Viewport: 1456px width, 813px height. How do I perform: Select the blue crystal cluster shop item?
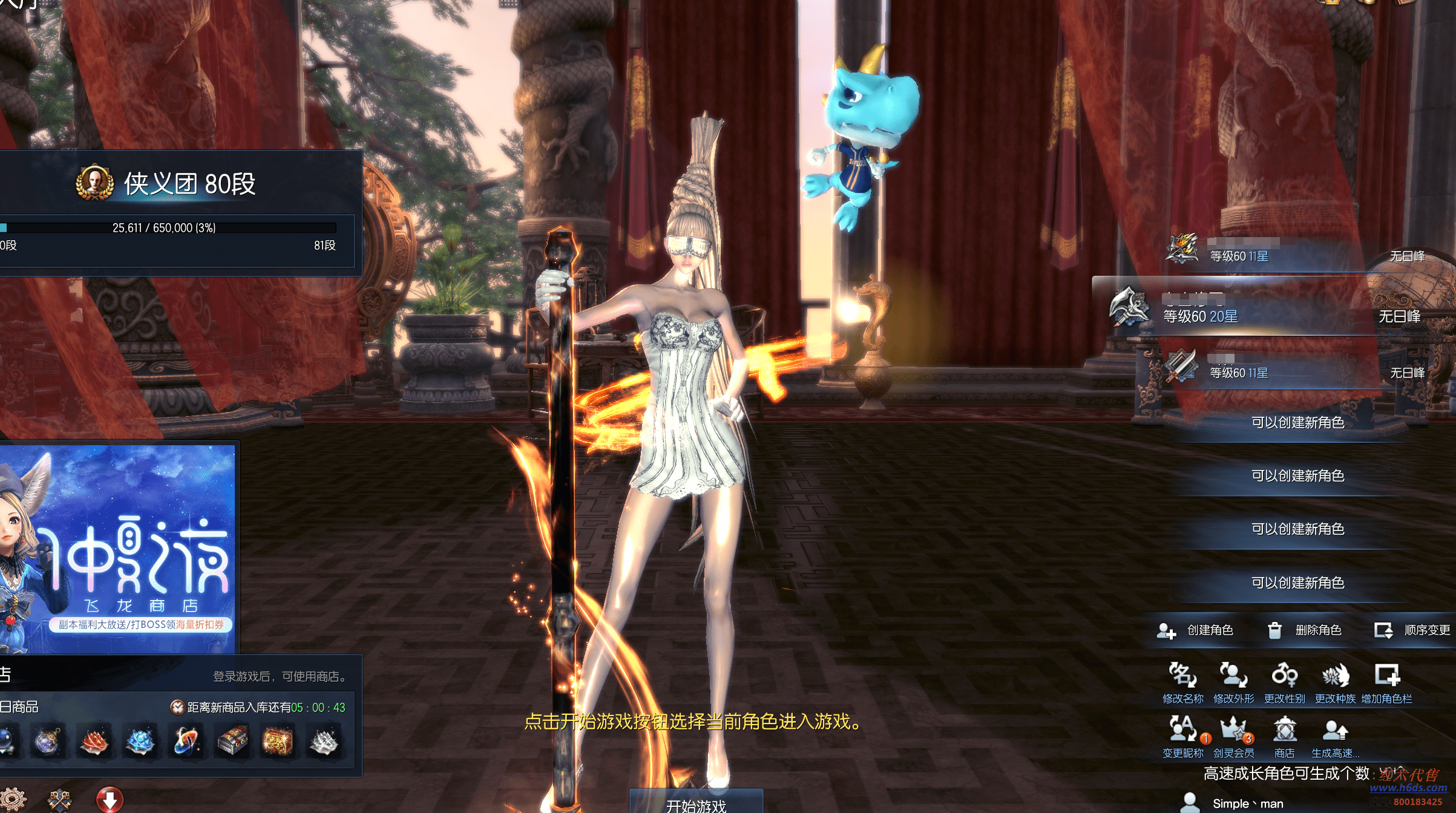click(x=140, y=742)
